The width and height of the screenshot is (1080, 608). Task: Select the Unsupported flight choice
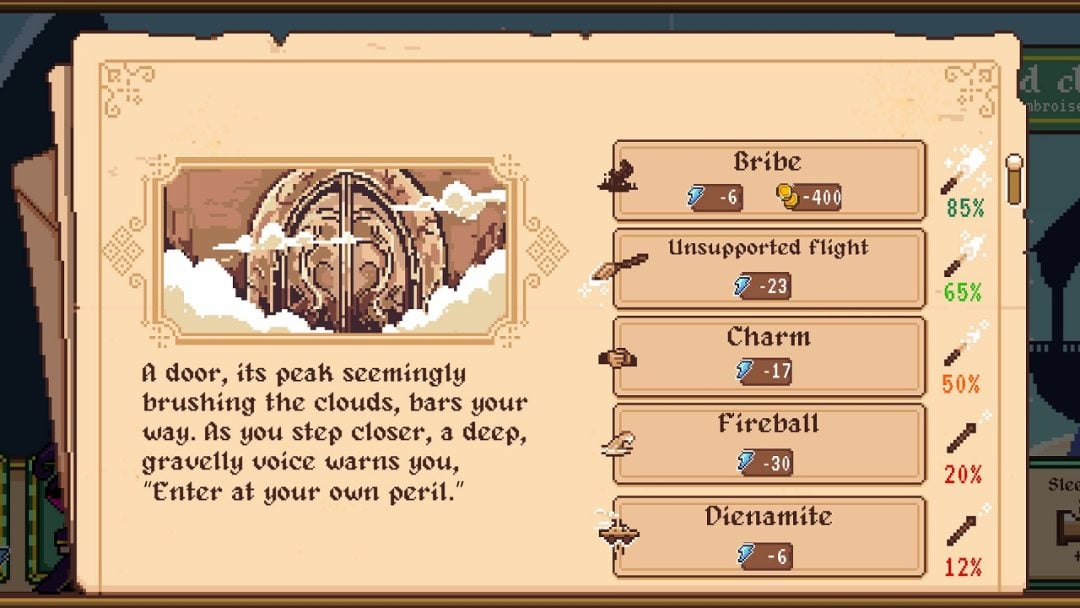tap(768, 268)
